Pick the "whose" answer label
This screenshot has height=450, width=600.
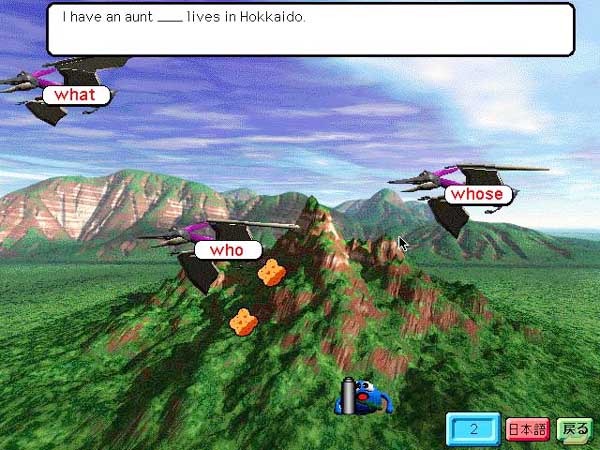(476, 194)
